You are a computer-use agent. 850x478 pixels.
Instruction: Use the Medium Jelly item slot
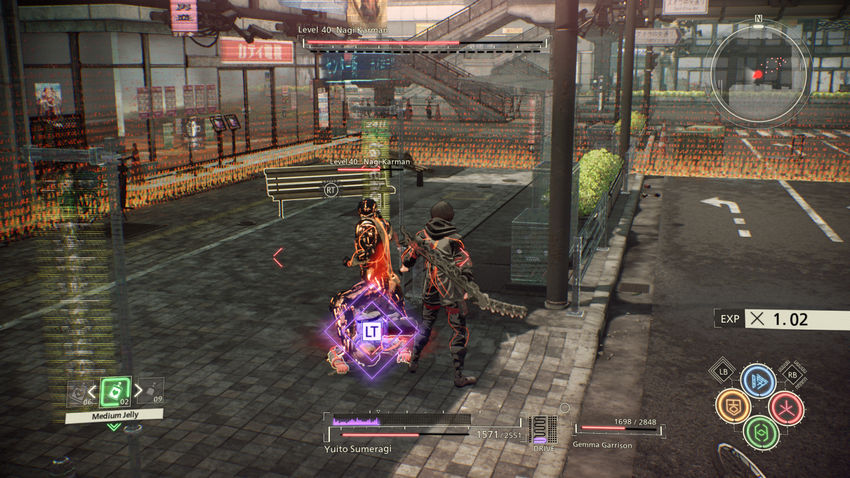(115, 391)
